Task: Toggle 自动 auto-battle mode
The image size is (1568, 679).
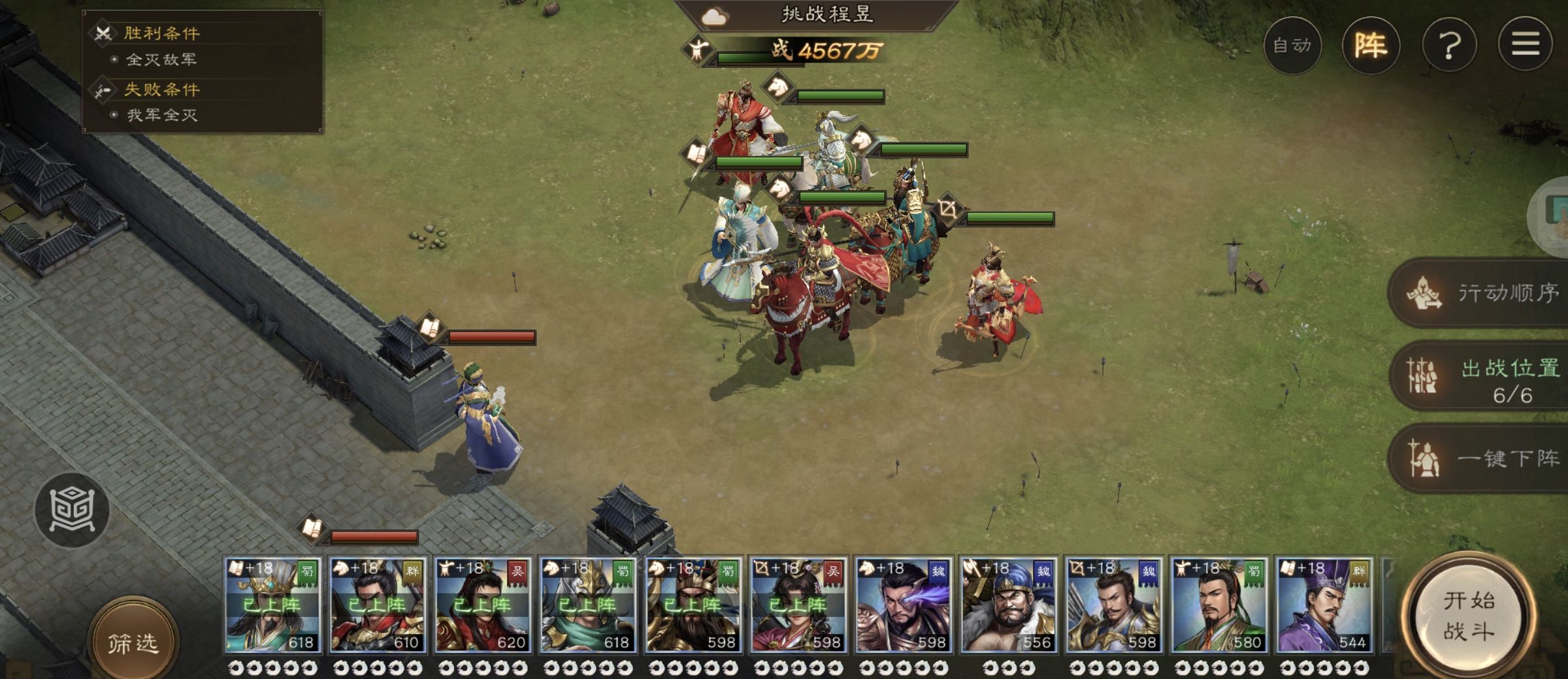Action: (1292, 45)
